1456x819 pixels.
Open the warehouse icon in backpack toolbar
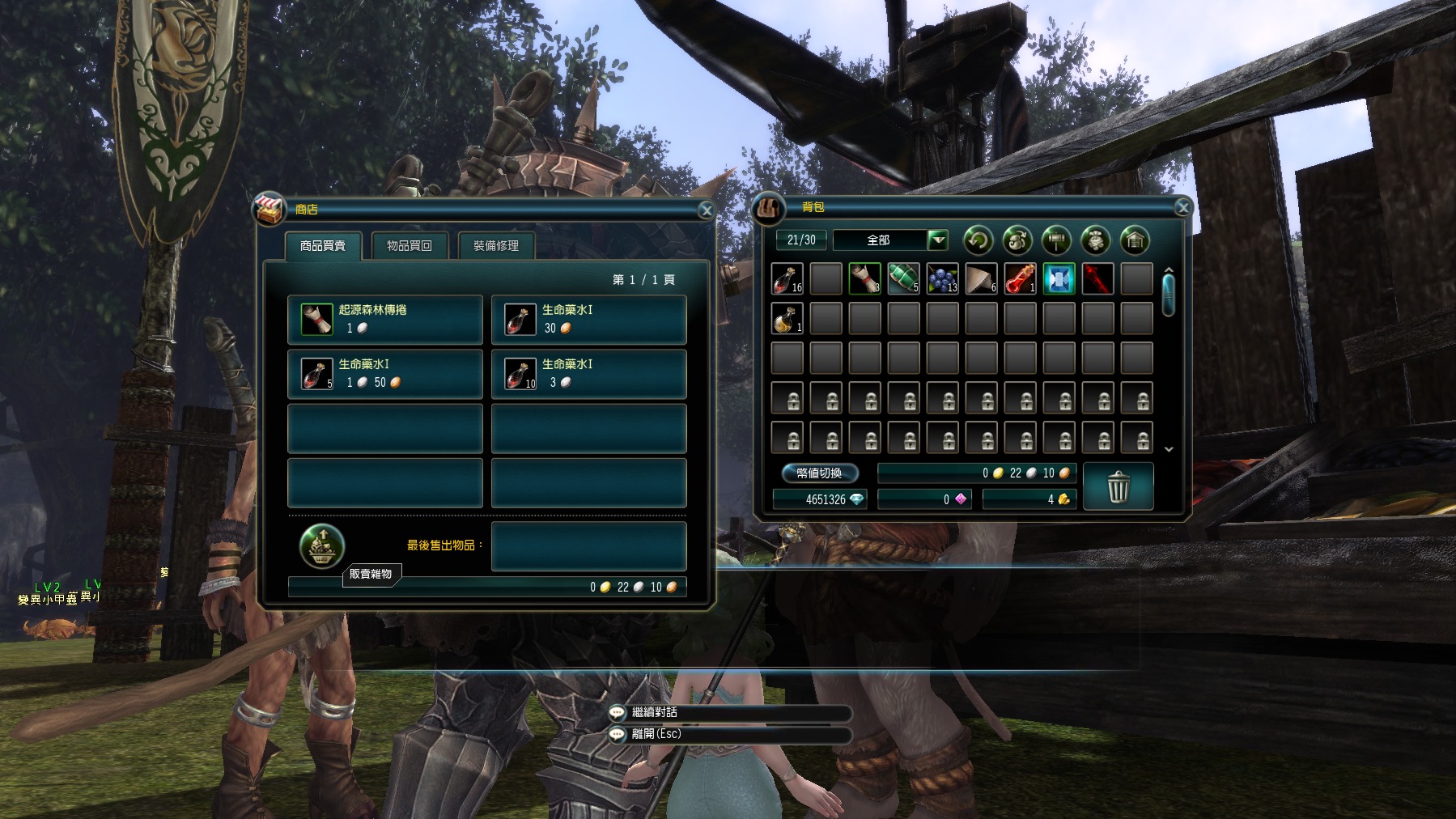click(1135, 240)
